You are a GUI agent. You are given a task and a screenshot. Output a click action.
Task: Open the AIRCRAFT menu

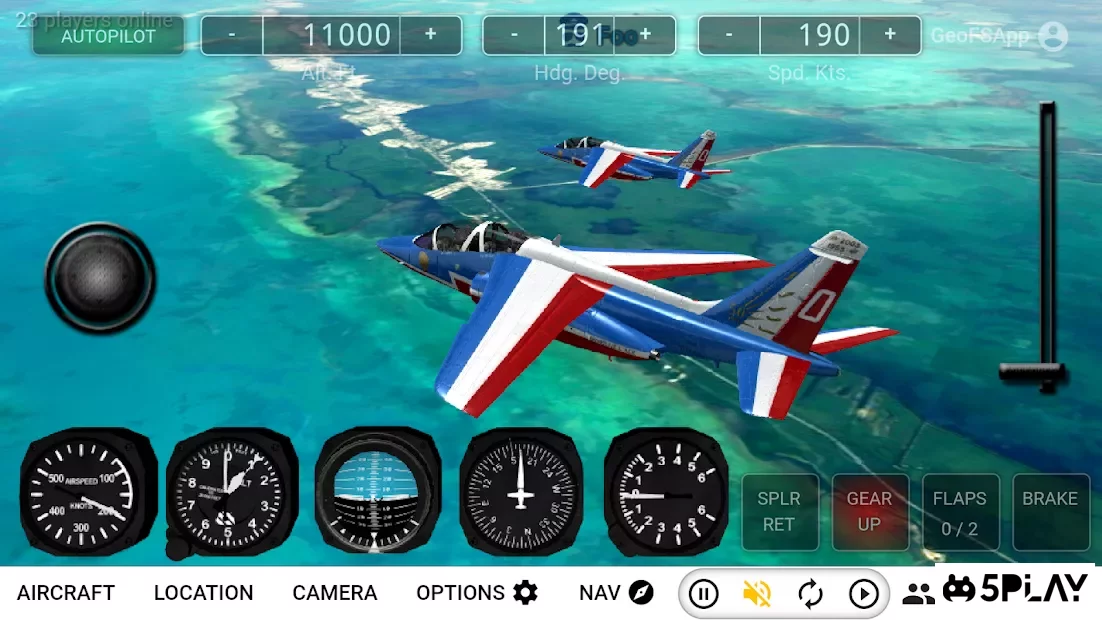click(66, 593)
